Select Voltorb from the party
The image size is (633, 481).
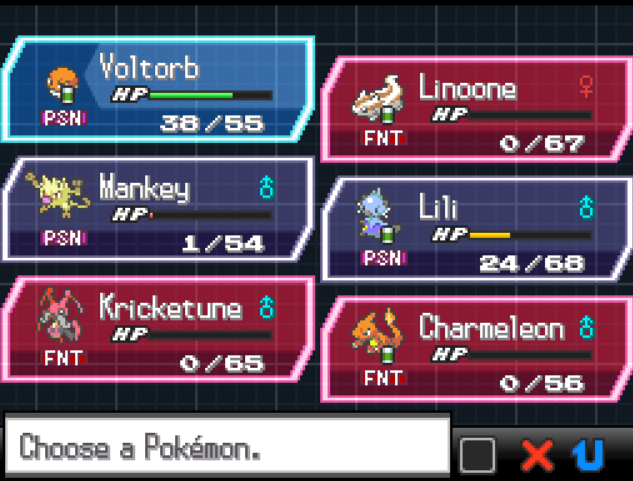(x=160, y=92)
